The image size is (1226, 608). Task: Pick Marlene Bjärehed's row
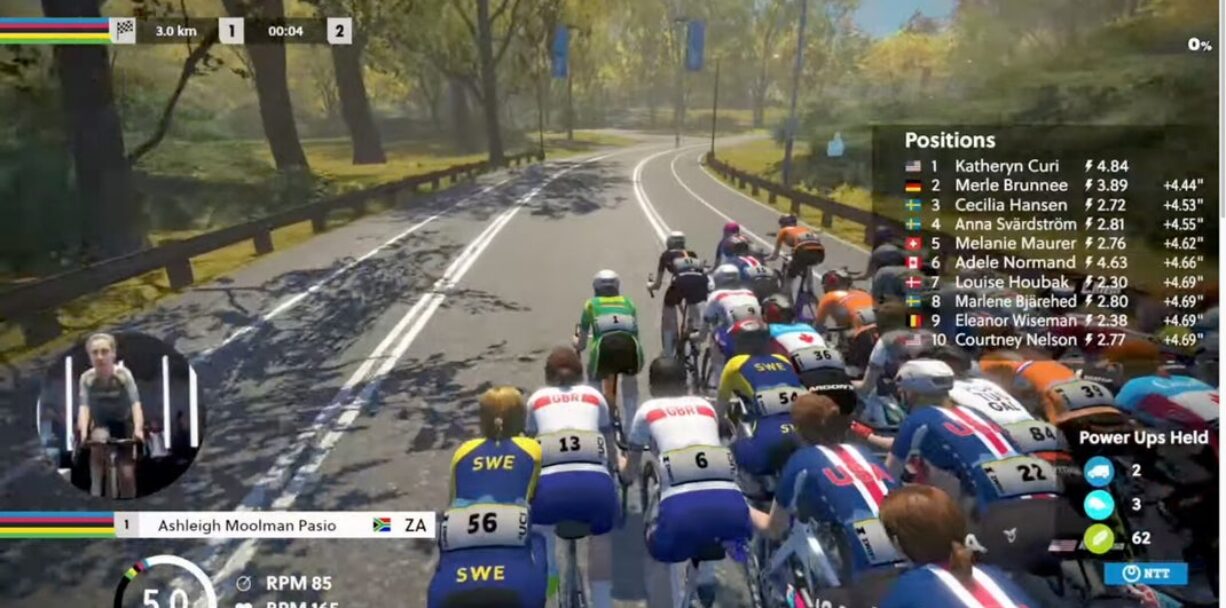pos(1015,301)
